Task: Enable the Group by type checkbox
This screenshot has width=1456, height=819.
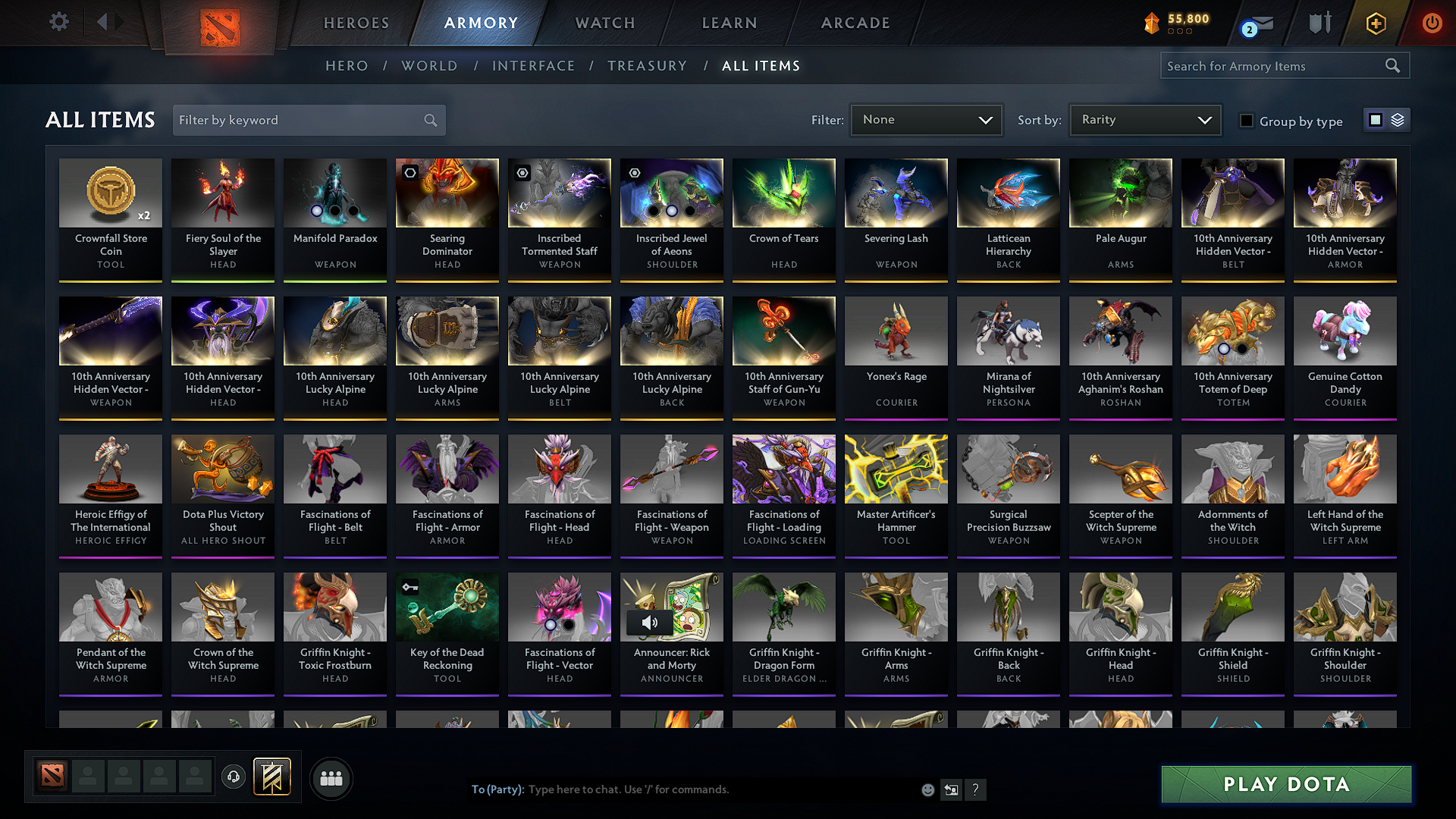Action: click(1247, 121)
